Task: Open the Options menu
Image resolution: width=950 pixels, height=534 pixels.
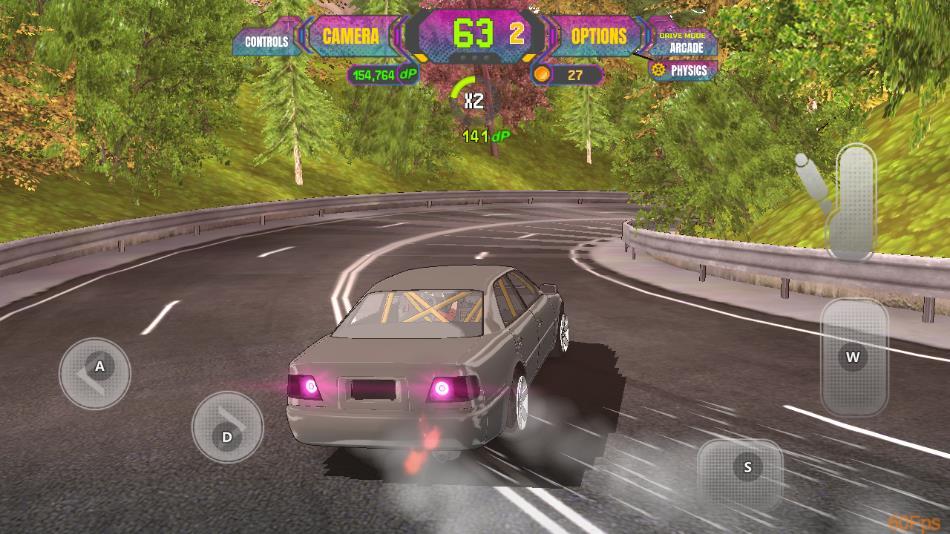Action: pos(599,37)
